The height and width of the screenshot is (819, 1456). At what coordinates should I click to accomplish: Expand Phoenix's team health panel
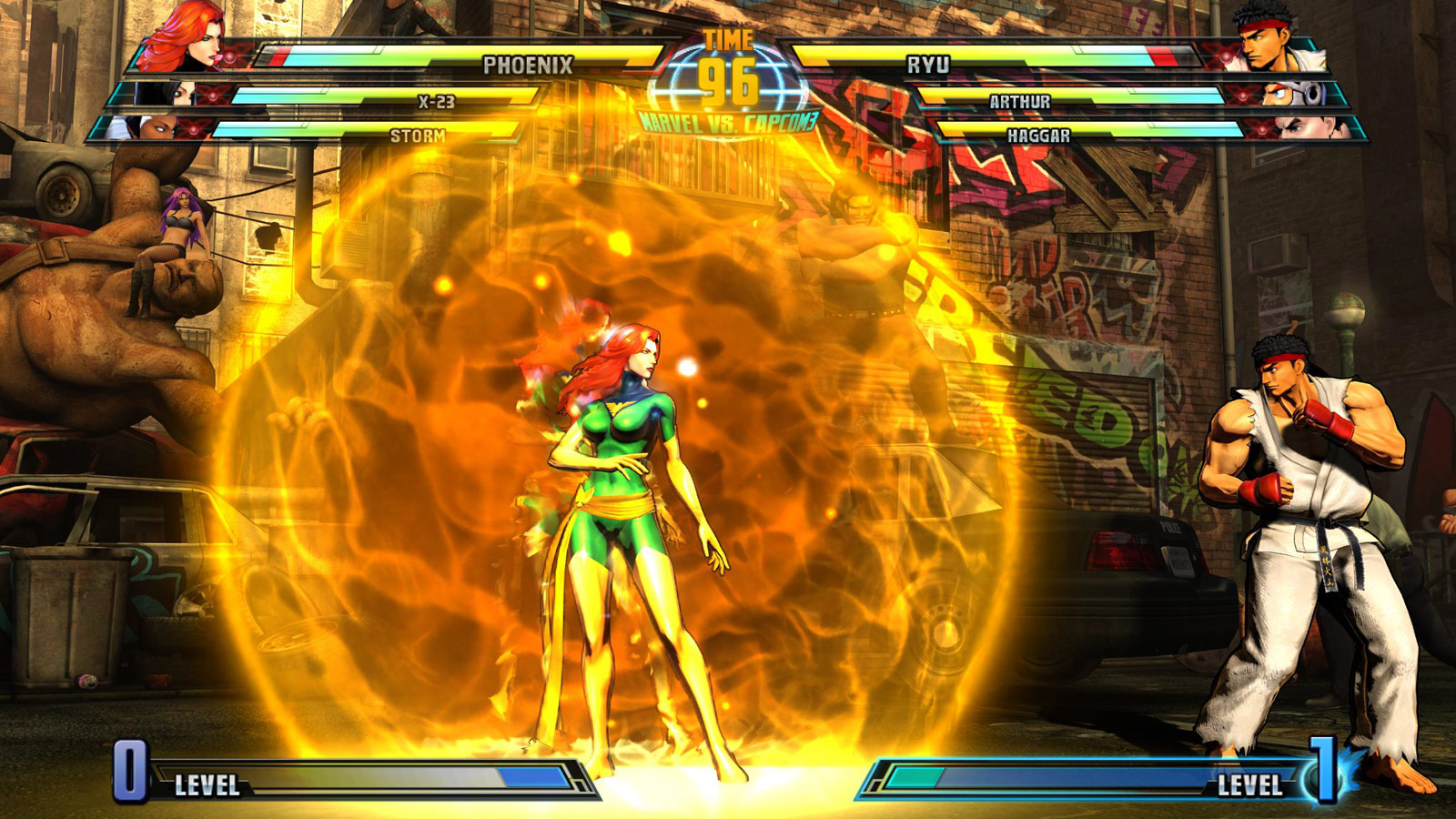[x=455, y=57]
